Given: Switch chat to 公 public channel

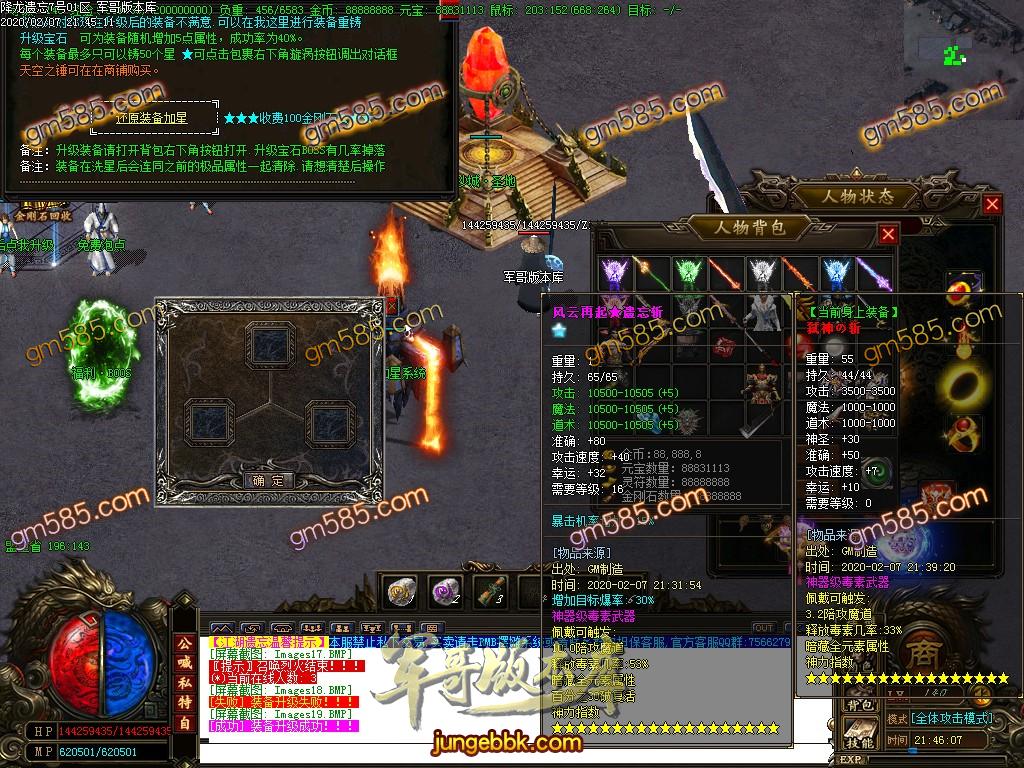Looking at the screenshot, I should pyautogui.click(x=186, y=644).
